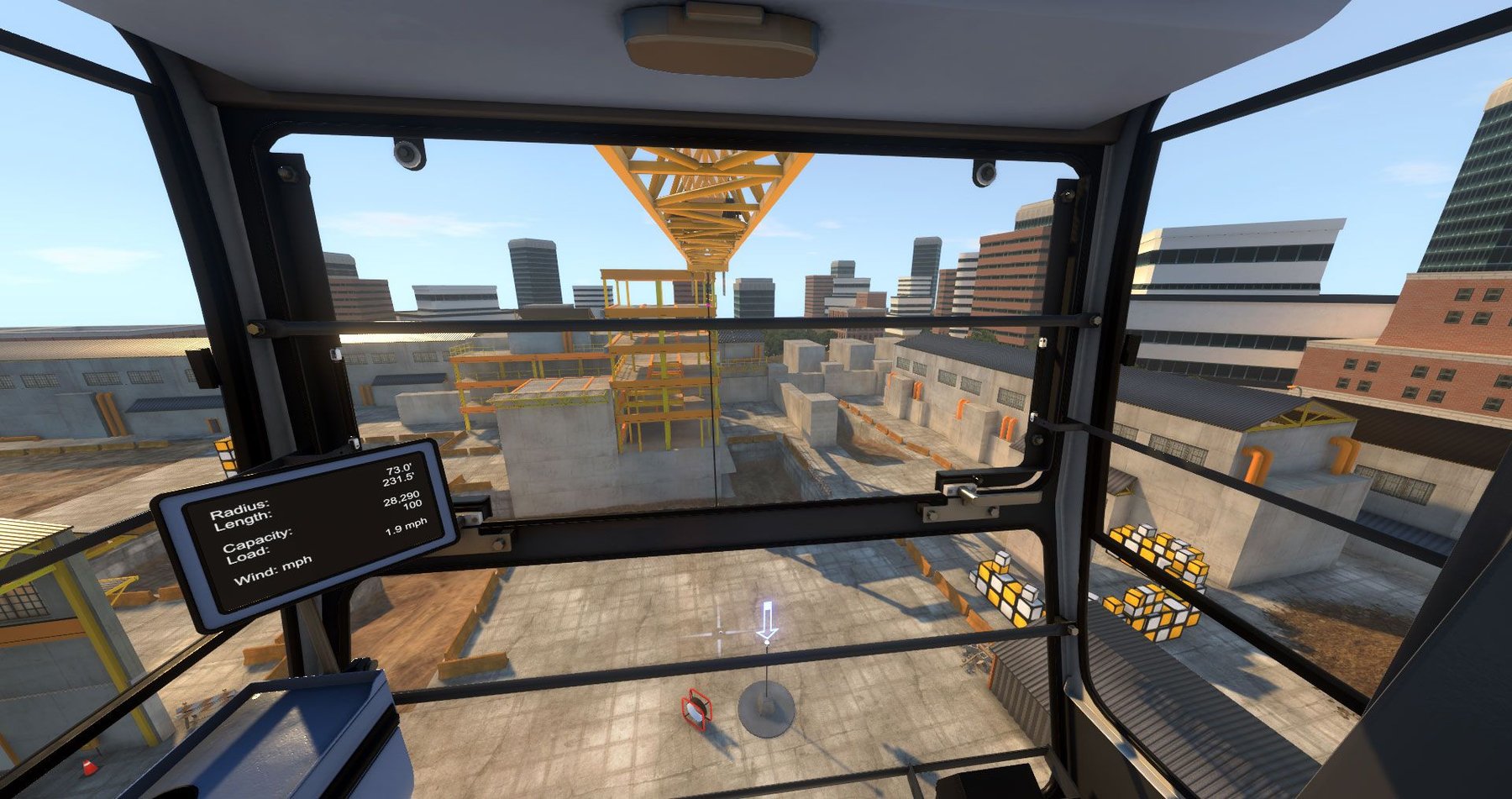Click the 231.5' length value on the display
Screen dimensions: 1512x799
pyautogui.click(x=401, y=482)
